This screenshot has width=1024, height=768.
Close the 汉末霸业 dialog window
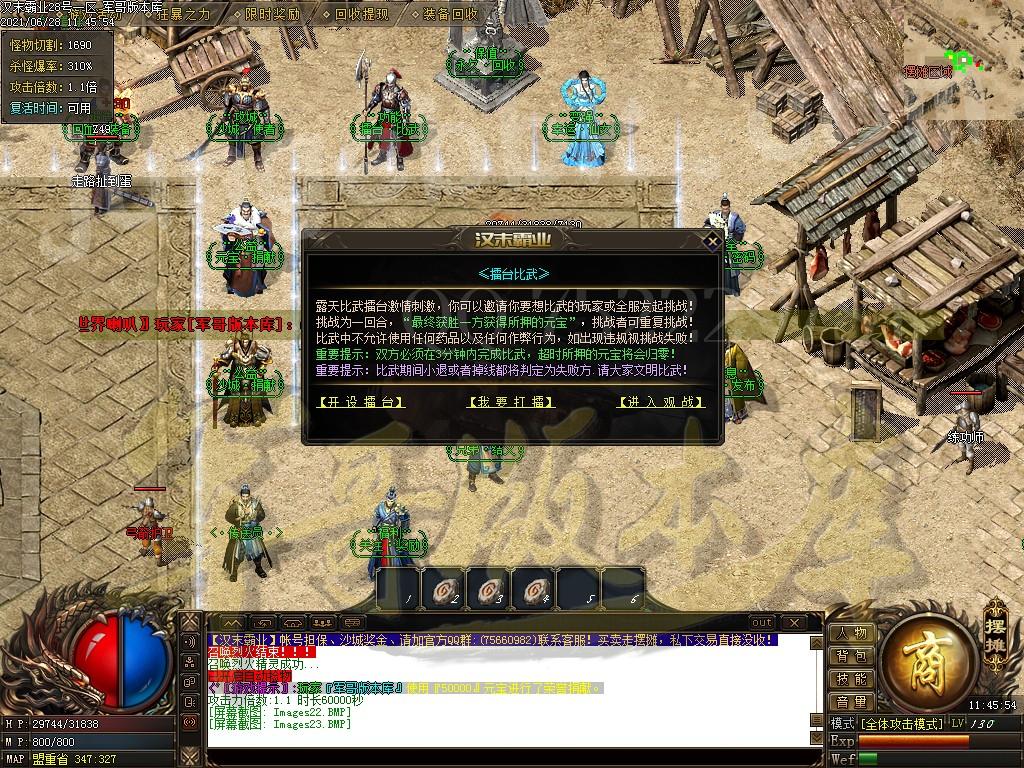(712, 241)
